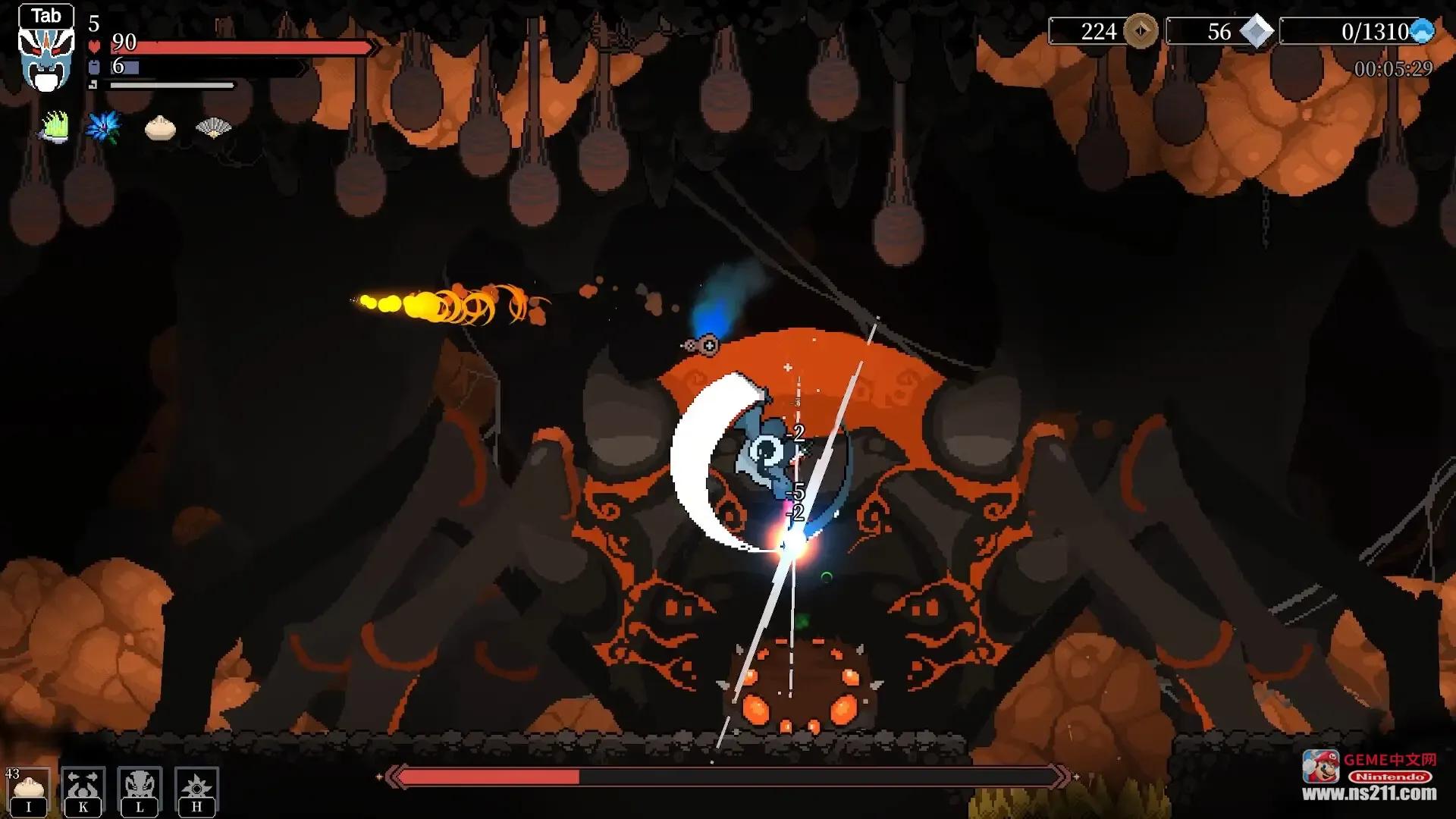Select the blue soul orb icon

(1421, 32)
